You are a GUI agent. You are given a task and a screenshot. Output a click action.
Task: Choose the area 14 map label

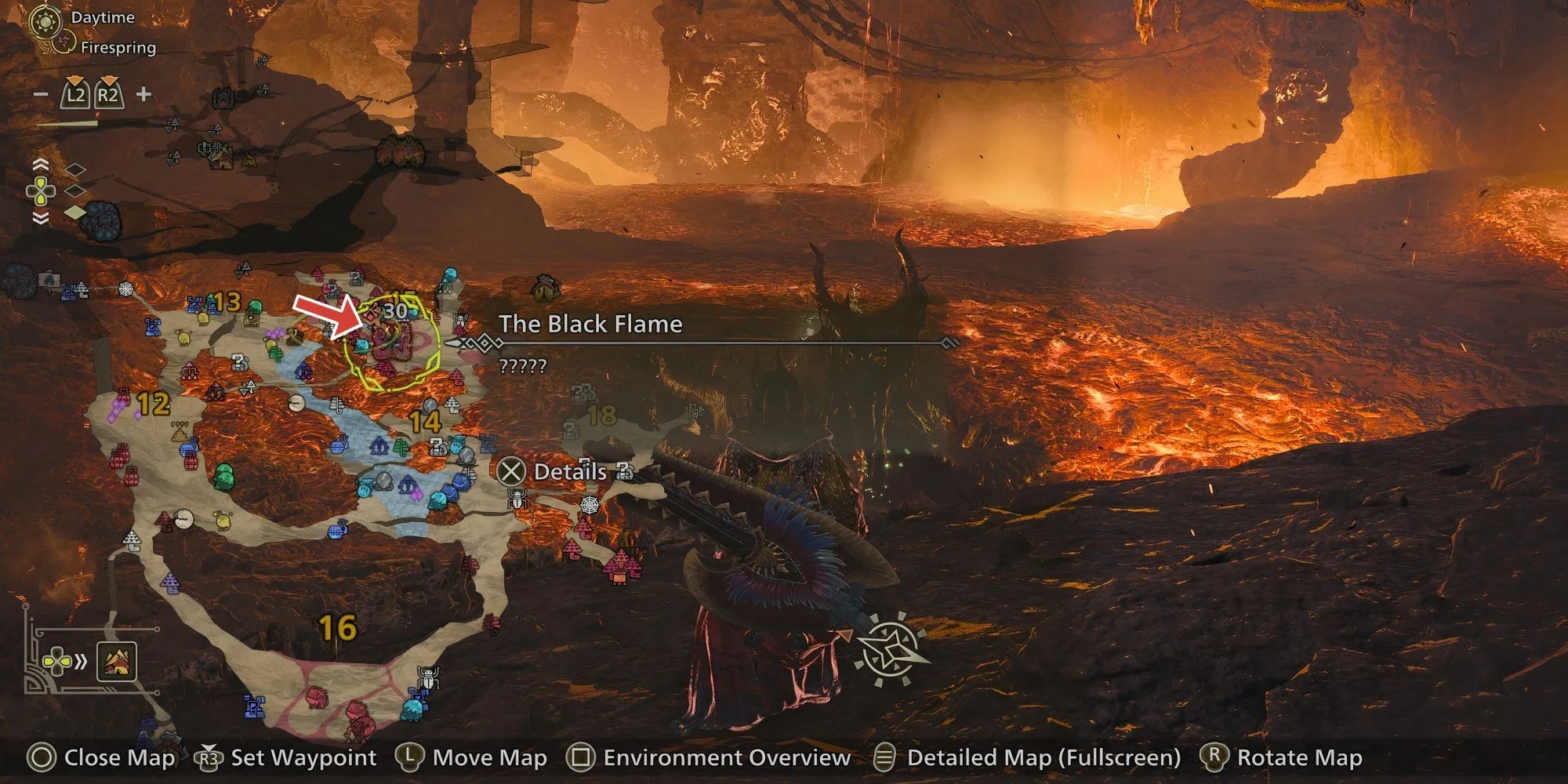(425, 422)
